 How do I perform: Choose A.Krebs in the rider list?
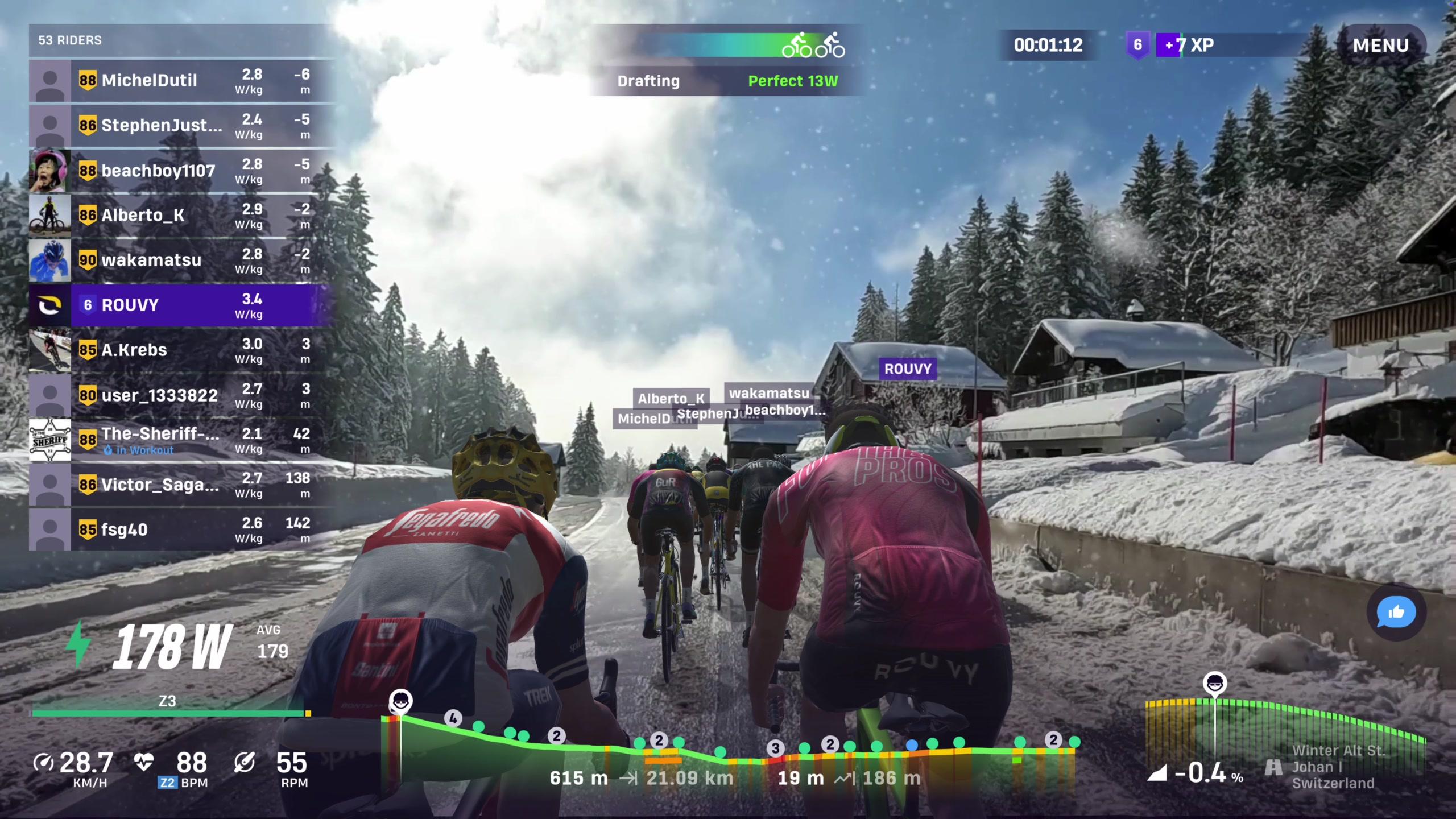point(181,350)
